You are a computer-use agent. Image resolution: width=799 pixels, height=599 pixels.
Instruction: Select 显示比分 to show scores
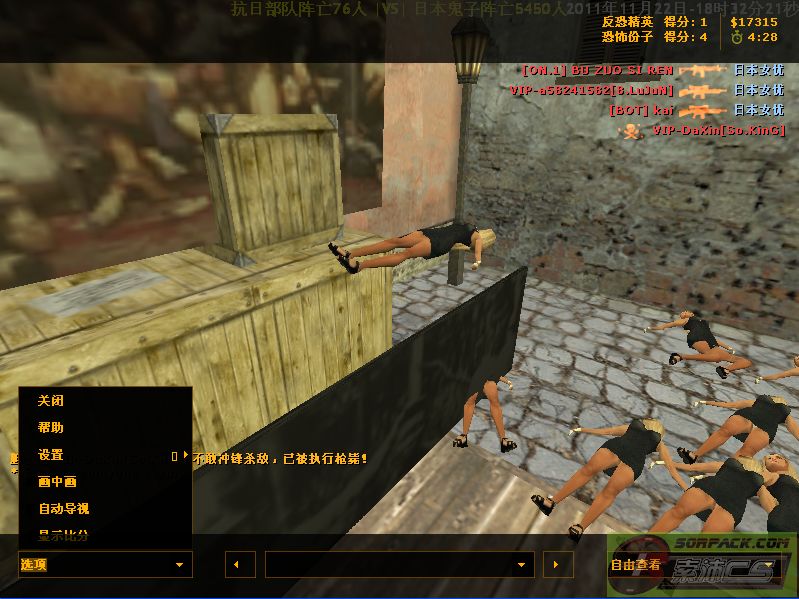(63, 536)
